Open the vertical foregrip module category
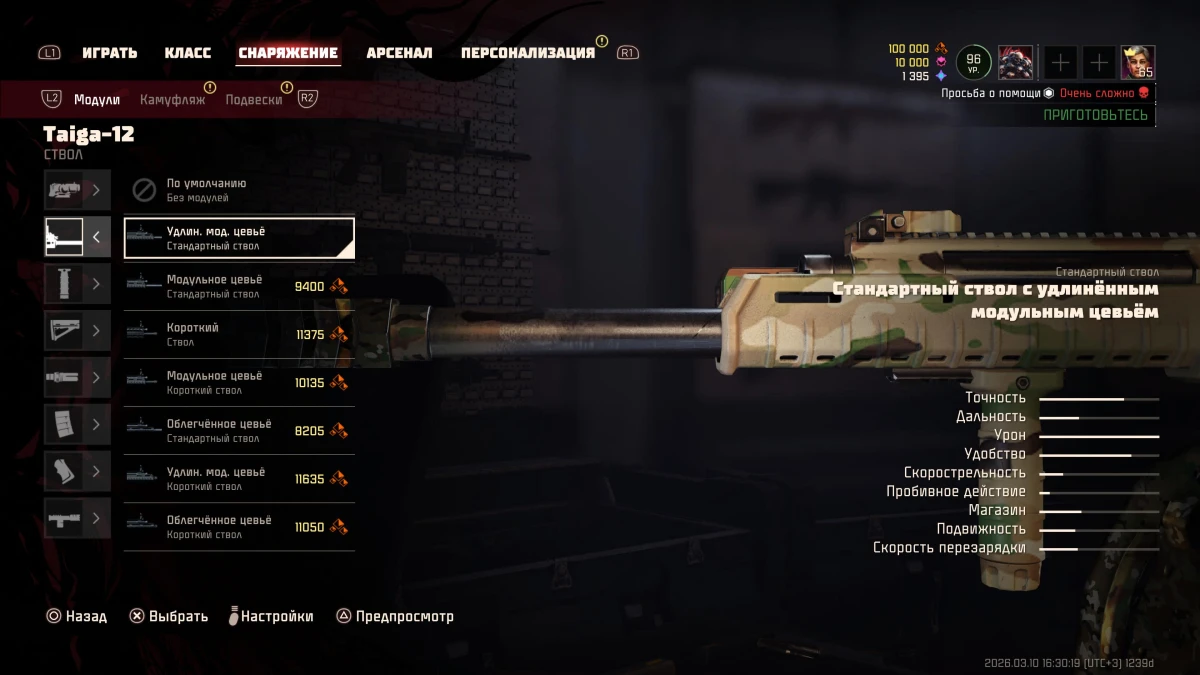 [x=77, y=284]
